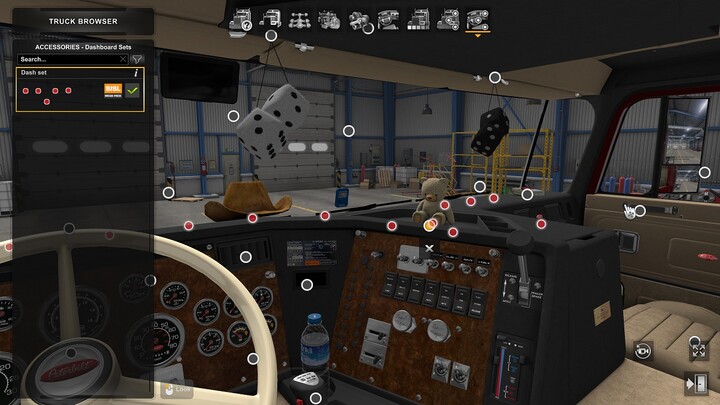Select the highlighted cabin accessories tab
Image resolution: width=720 pixels, height=405 pixels.
[x=478, y=19]
